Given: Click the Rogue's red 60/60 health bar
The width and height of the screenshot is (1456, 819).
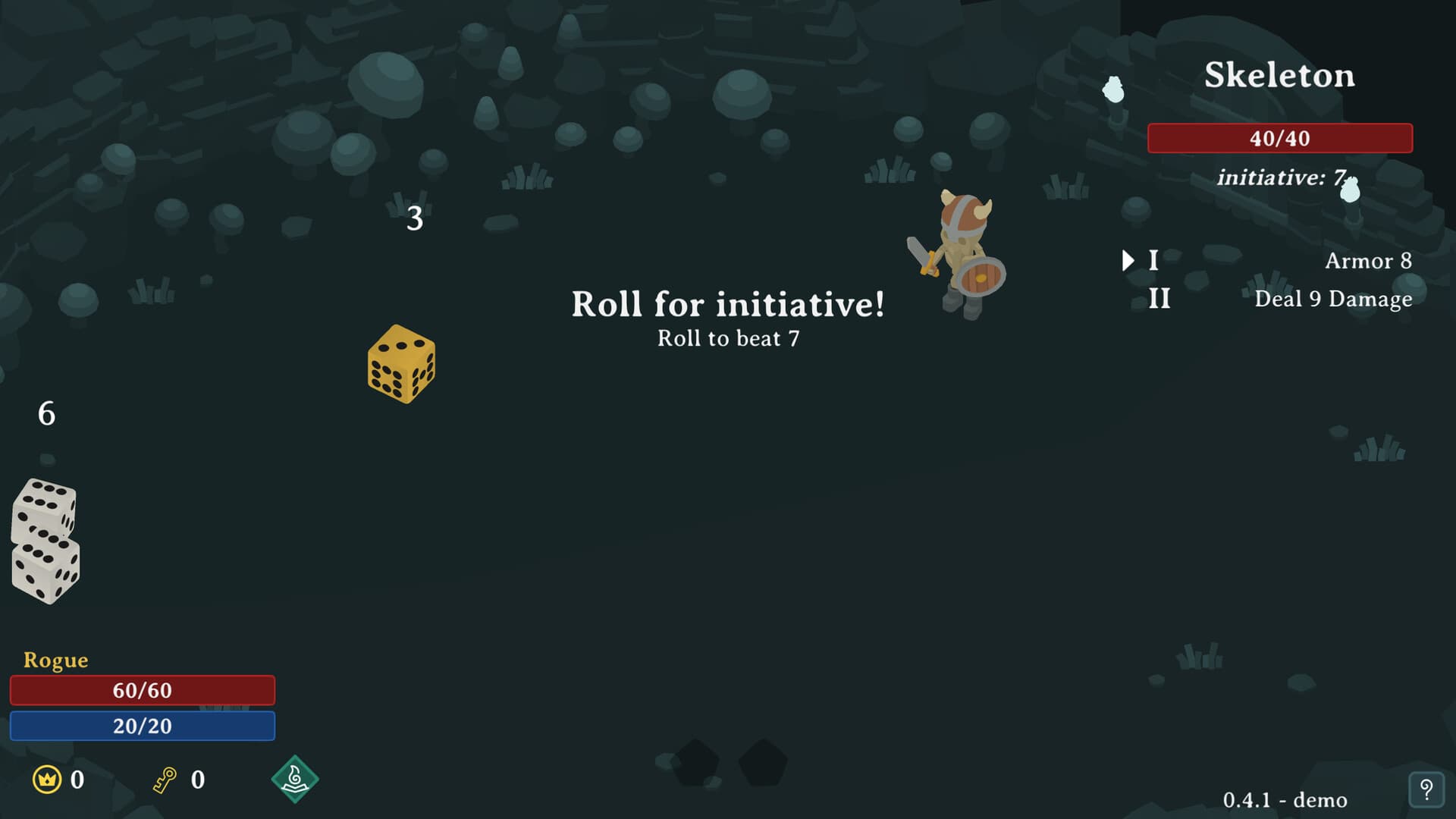Looking at the screenshot, I should point(143,690).
